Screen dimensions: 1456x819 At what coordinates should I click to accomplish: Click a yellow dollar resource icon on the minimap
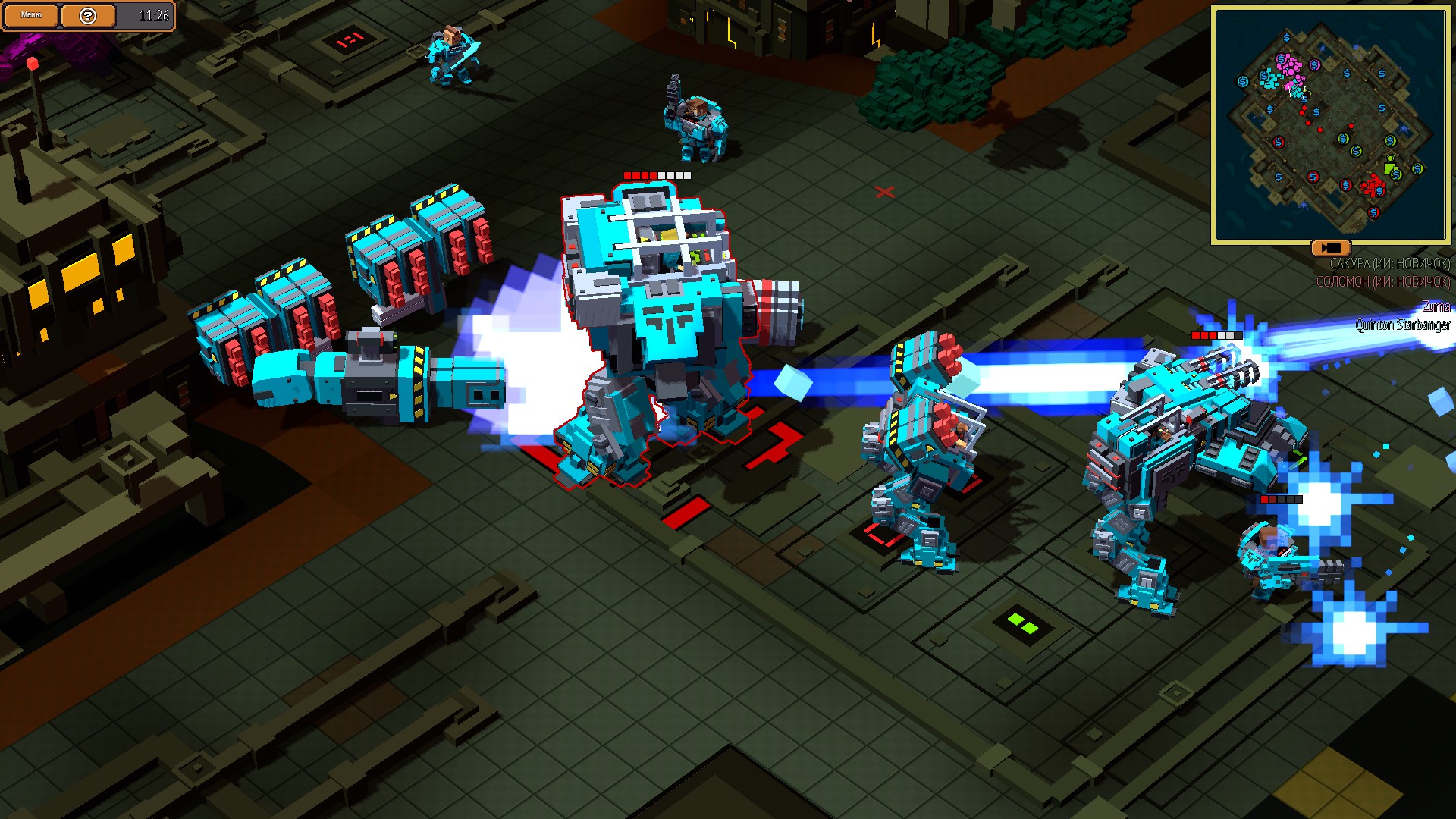(1344, 139)
